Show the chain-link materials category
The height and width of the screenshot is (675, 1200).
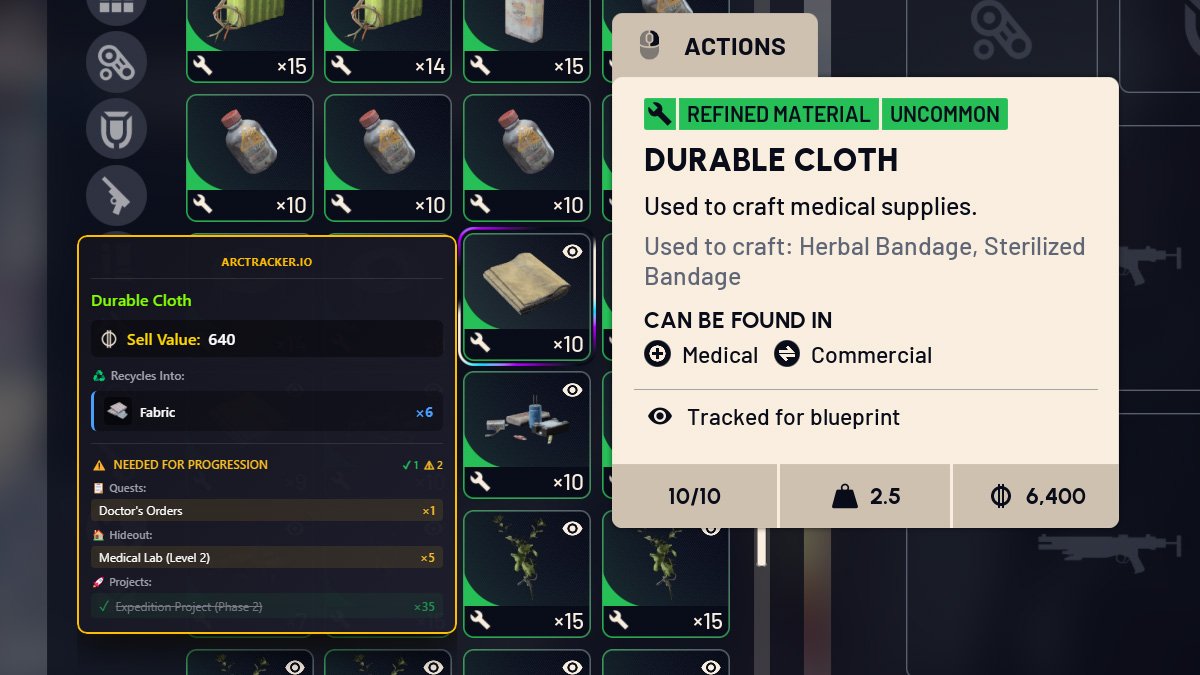click(116, 62)
